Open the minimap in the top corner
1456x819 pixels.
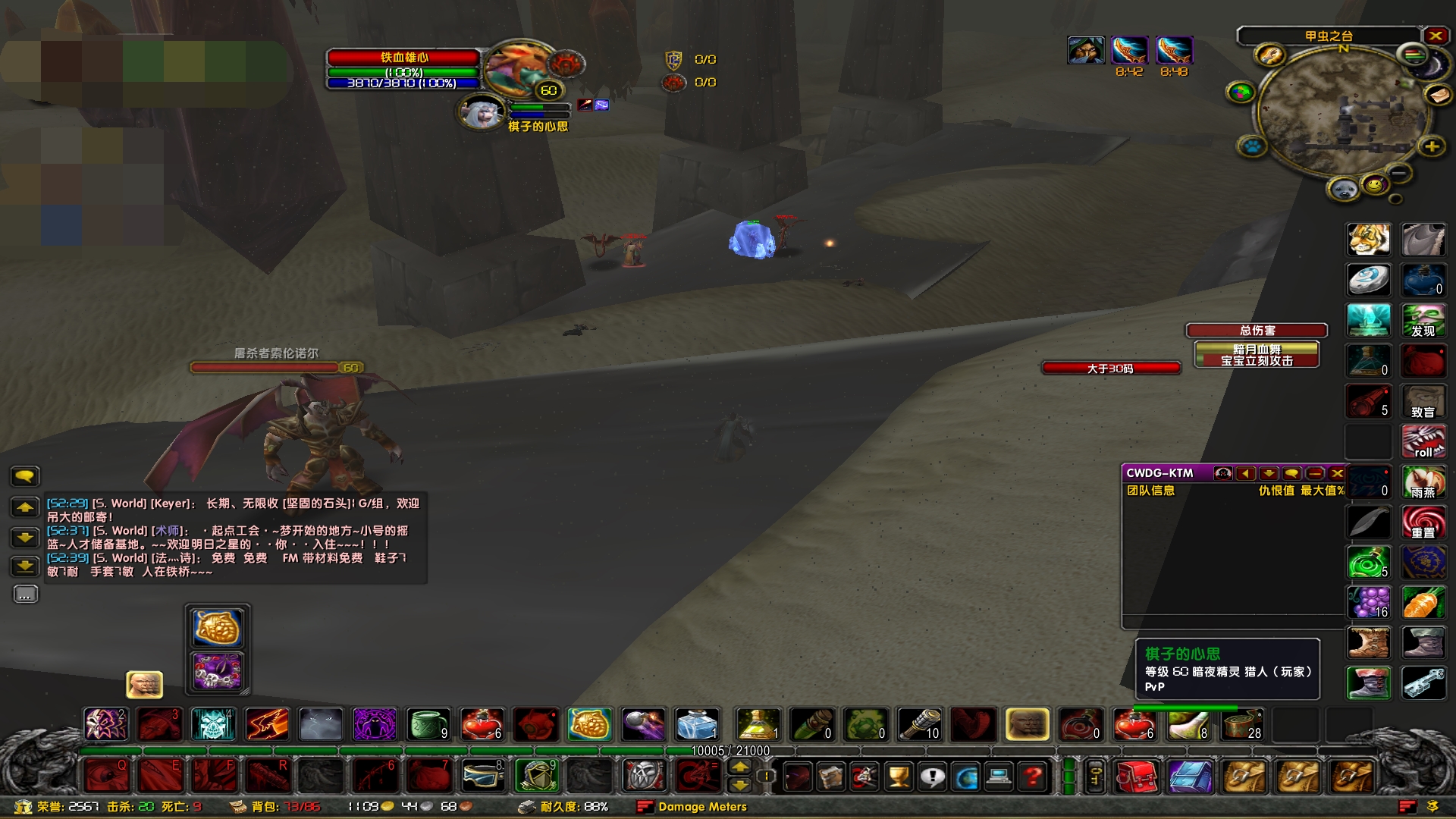pos(1345,112)
